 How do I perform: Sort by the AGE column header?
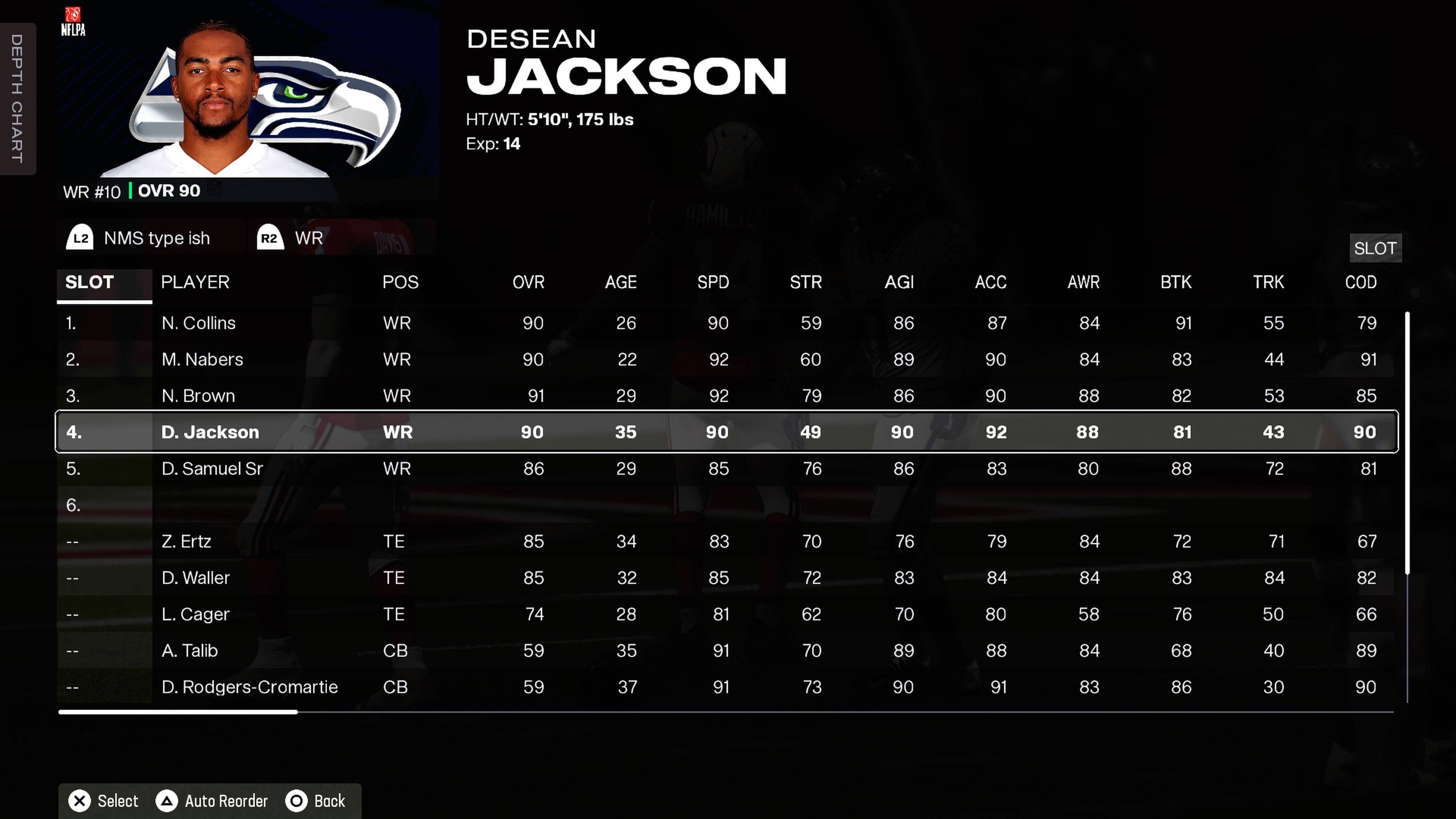coord(621,282)
